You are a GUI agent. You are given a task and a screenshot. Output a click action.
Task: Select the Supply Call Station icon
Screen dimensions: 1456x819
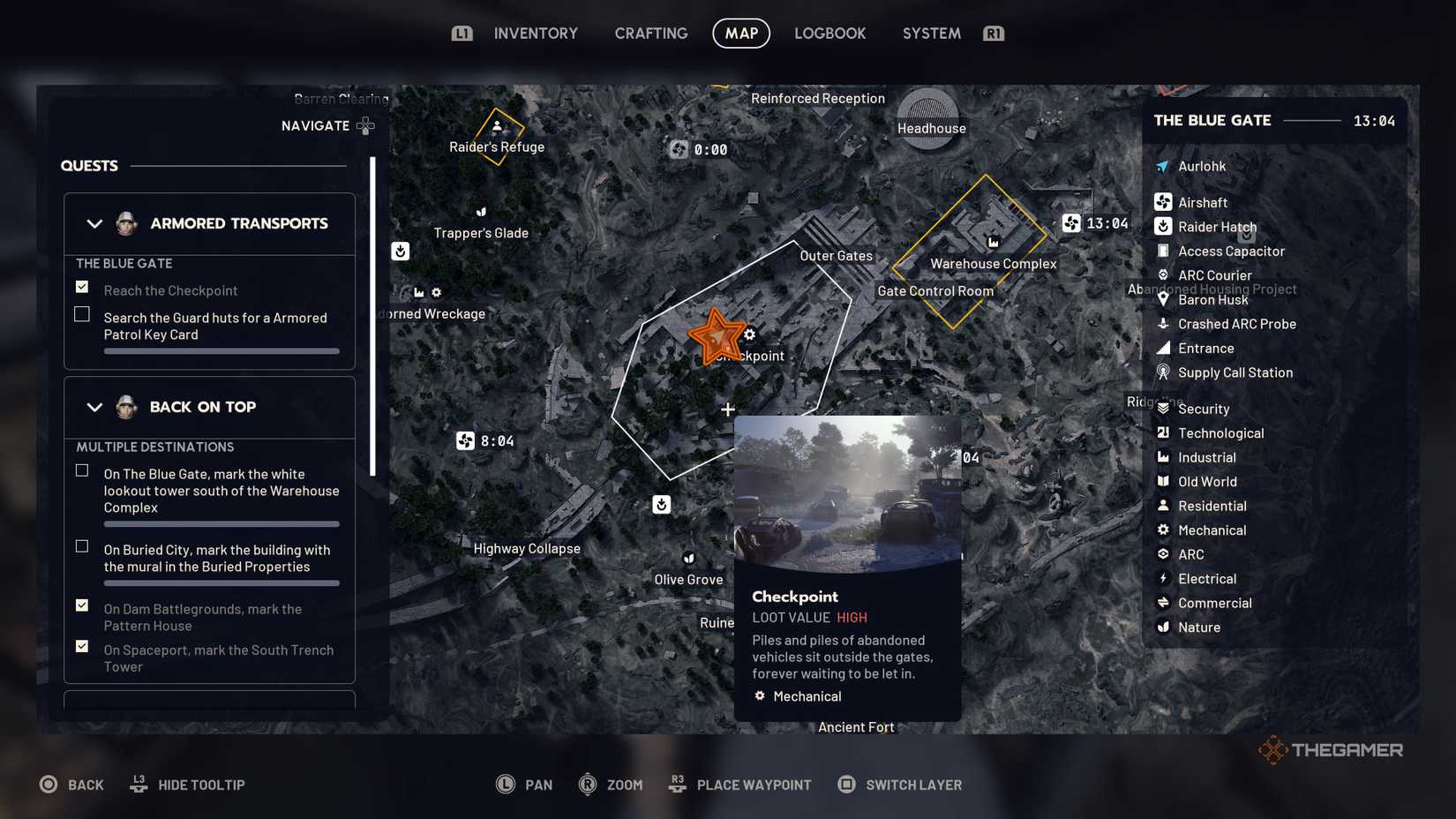[1163, 372]
